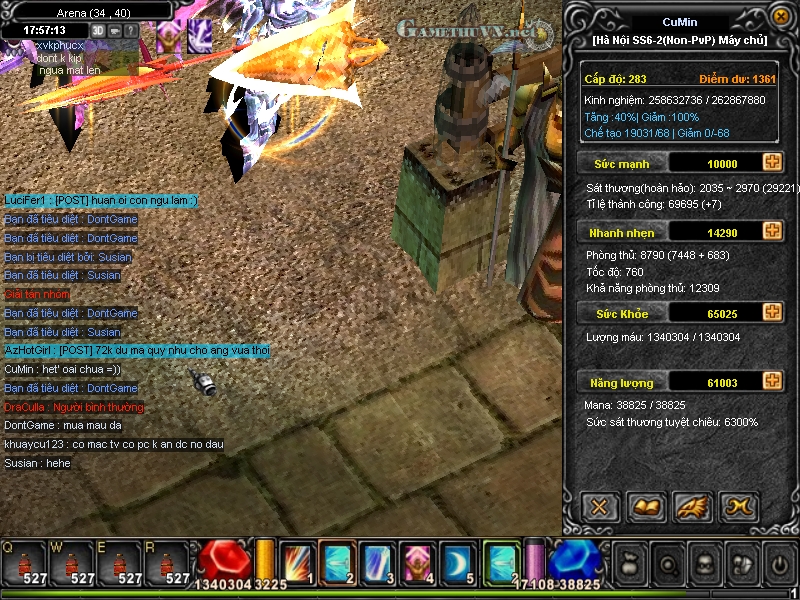Activate the crescent moon skill 5

pos(456,562)
